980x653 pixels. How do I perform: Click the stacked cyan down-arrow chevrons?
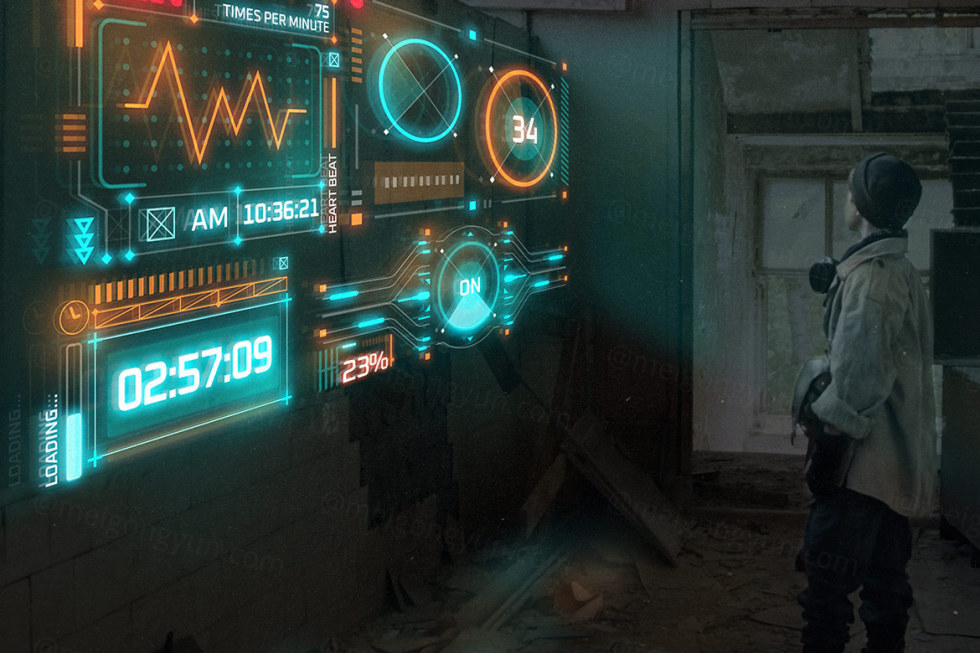[84, 239]
